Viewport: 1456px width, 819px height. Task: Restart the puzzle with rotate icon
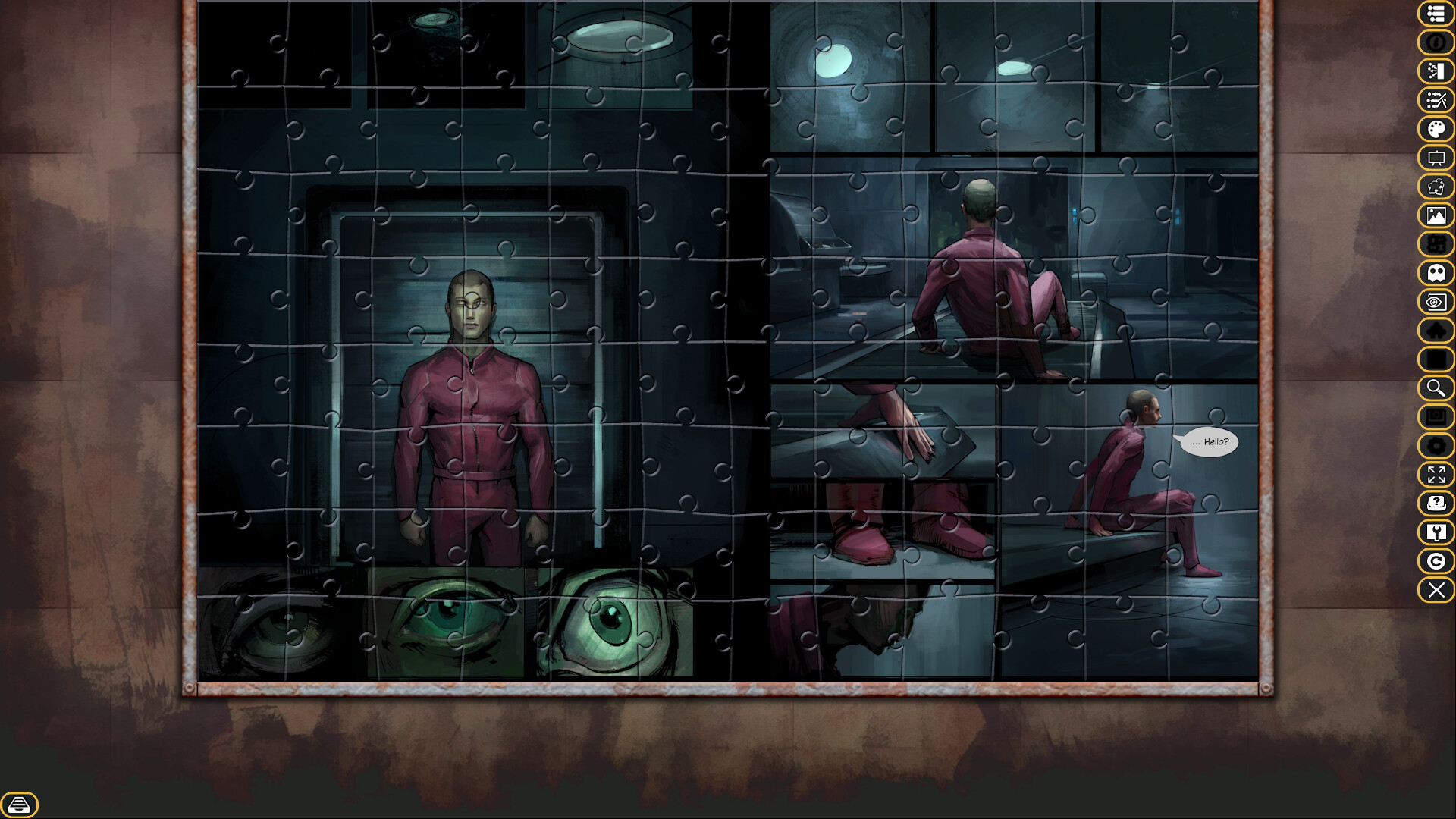pyautogui.click(x=1436, y=561)
